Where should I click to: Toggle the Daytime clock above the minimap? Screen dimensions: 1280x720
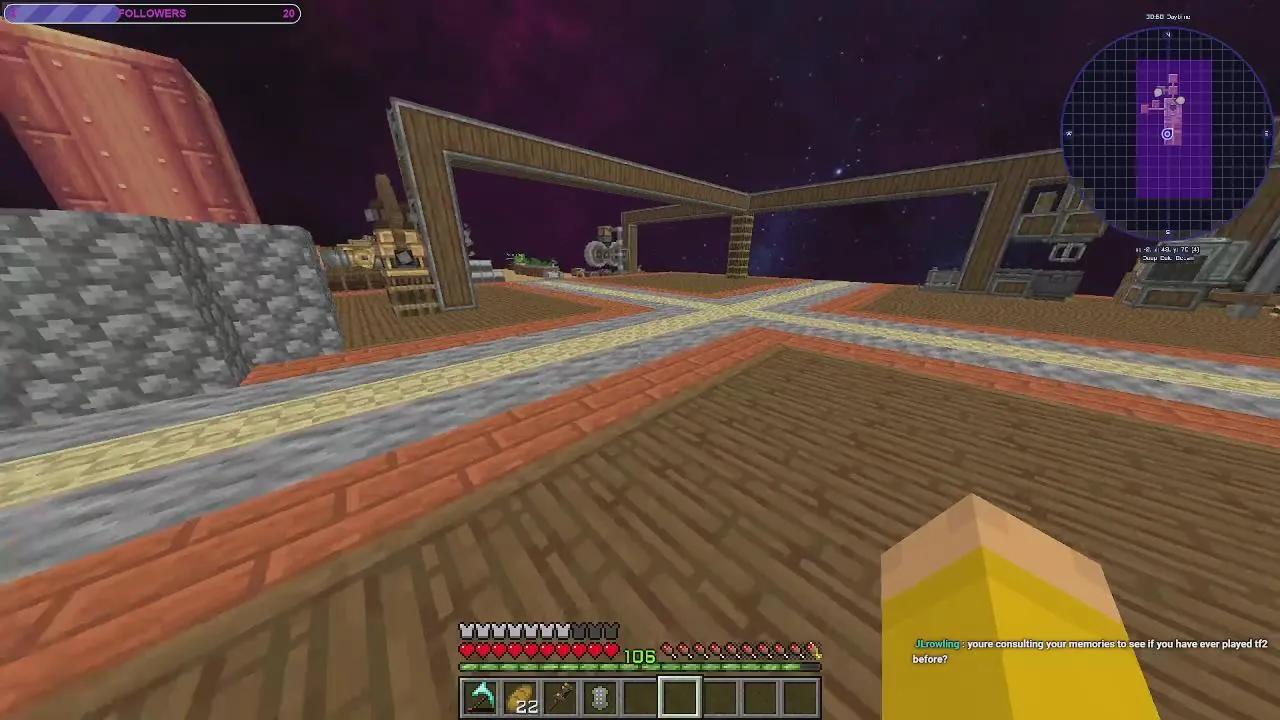click(x=1167, y=16)
